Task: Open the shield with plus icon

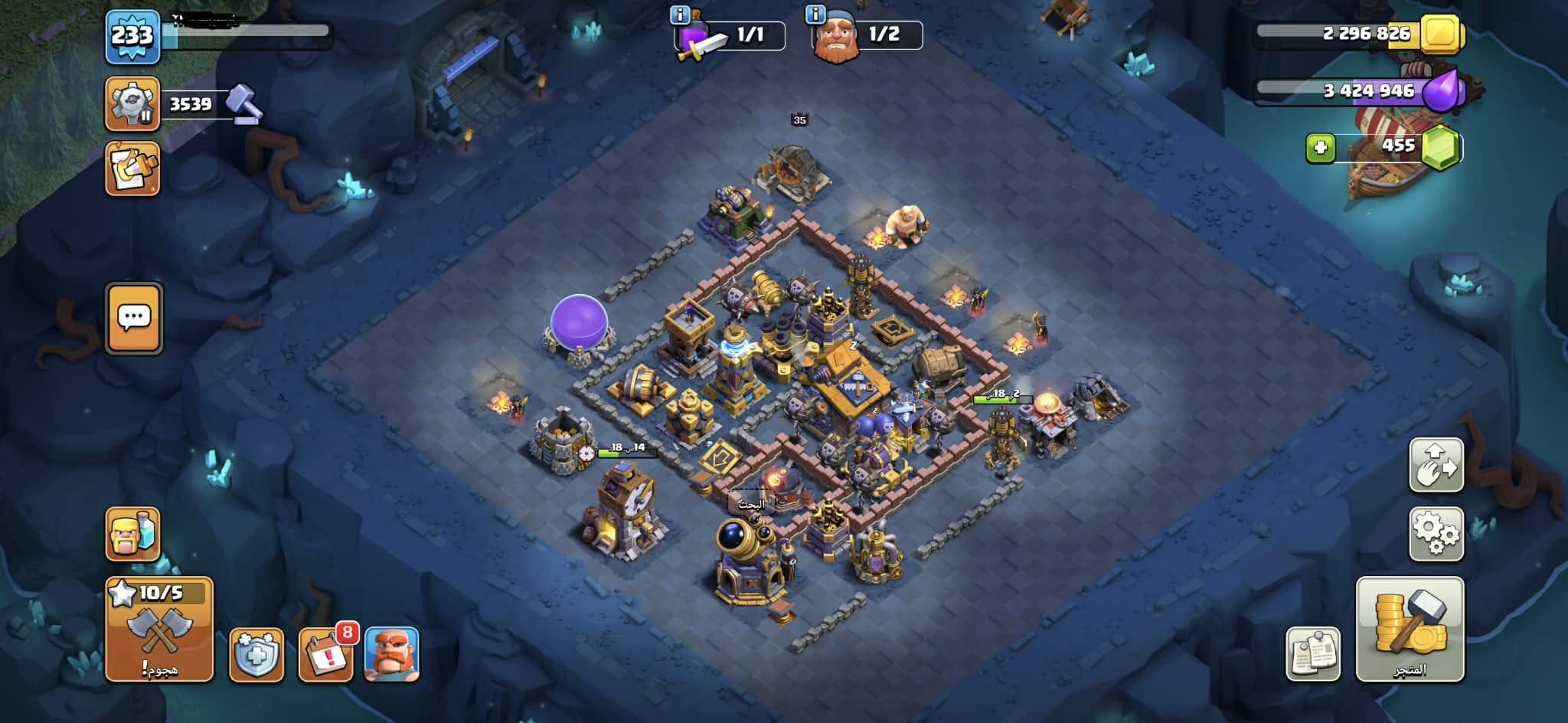Action: coord(256,655)
